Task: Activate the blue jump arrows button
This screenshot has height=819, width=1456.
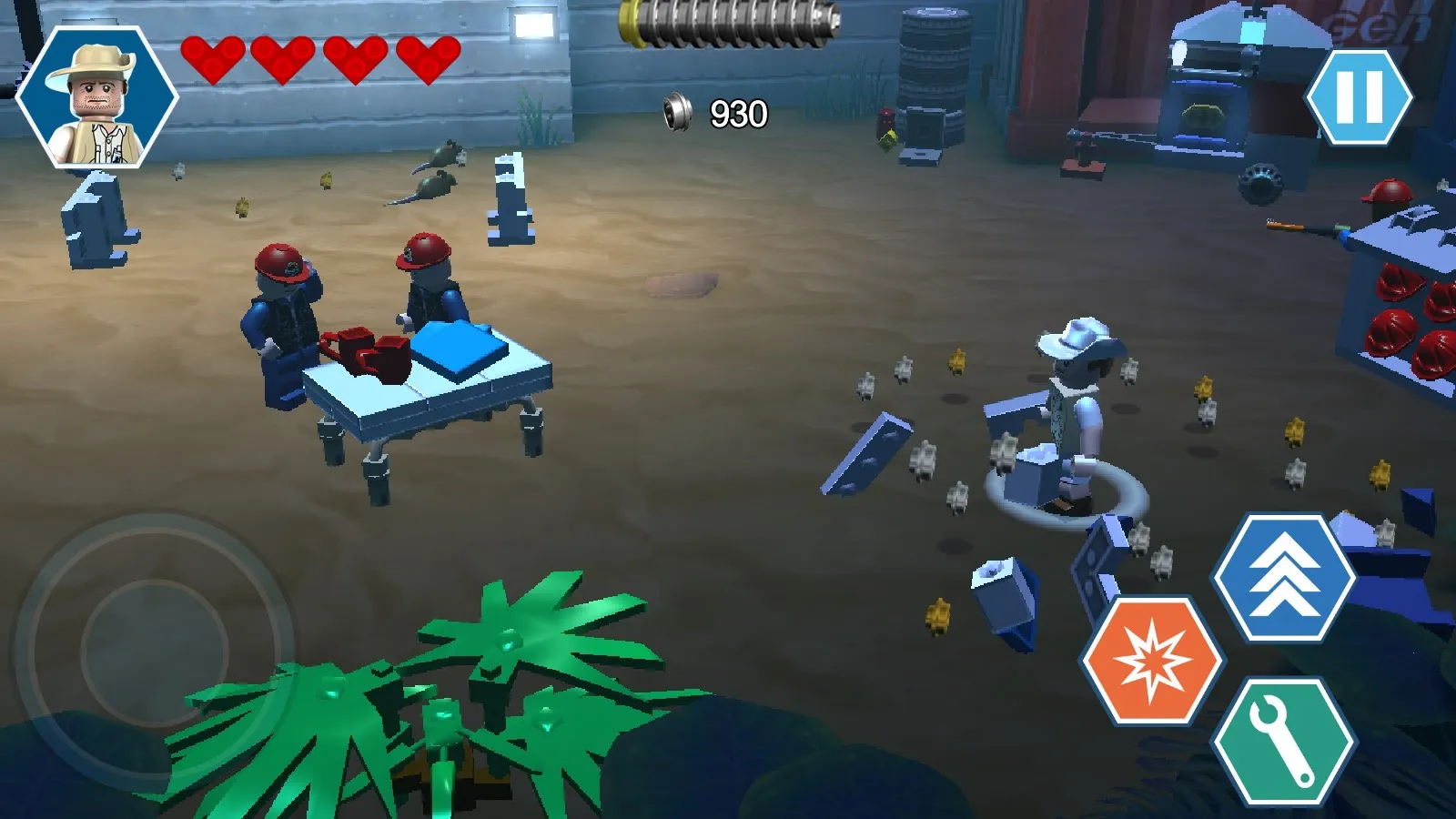Action: pyautogui.click(x=1283, y=577)
